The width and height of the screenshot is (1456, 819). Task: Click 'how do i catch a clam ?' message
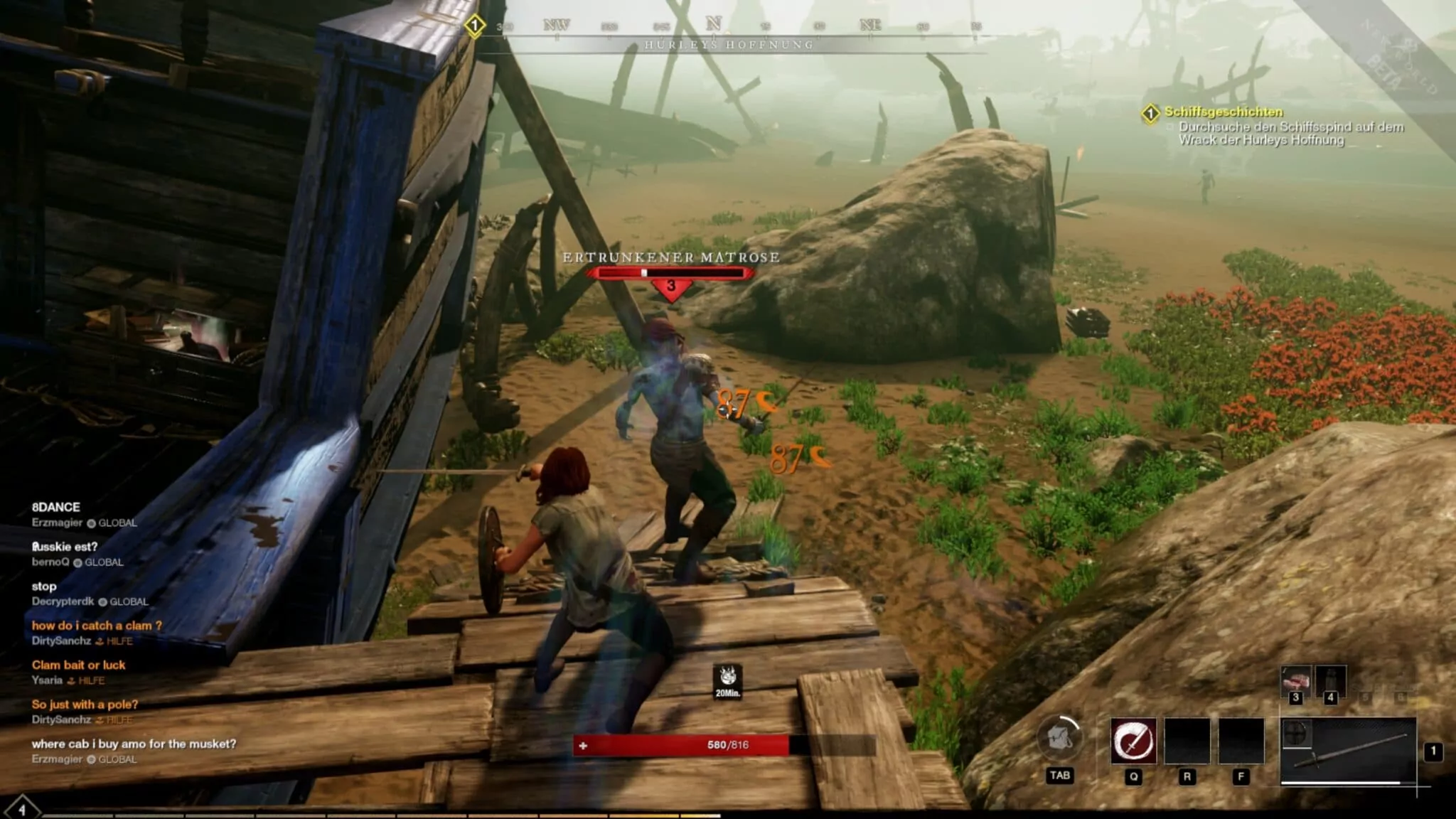click(x=97, y=626)
